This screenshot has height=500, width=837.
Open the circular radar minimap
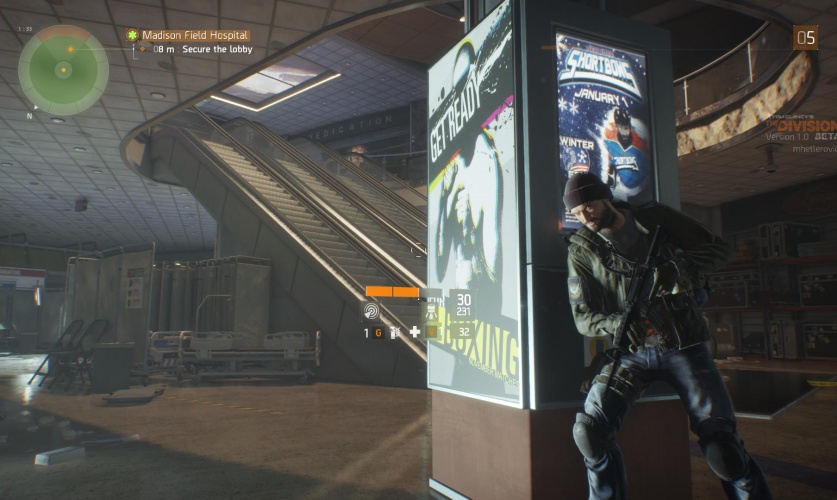point(63,69)
